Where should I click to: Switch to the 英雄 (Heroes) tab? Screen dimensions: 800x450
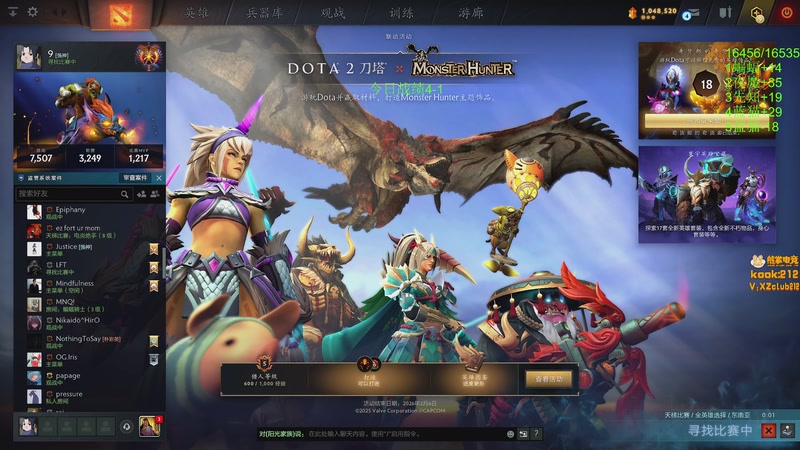tap(196, 13)
